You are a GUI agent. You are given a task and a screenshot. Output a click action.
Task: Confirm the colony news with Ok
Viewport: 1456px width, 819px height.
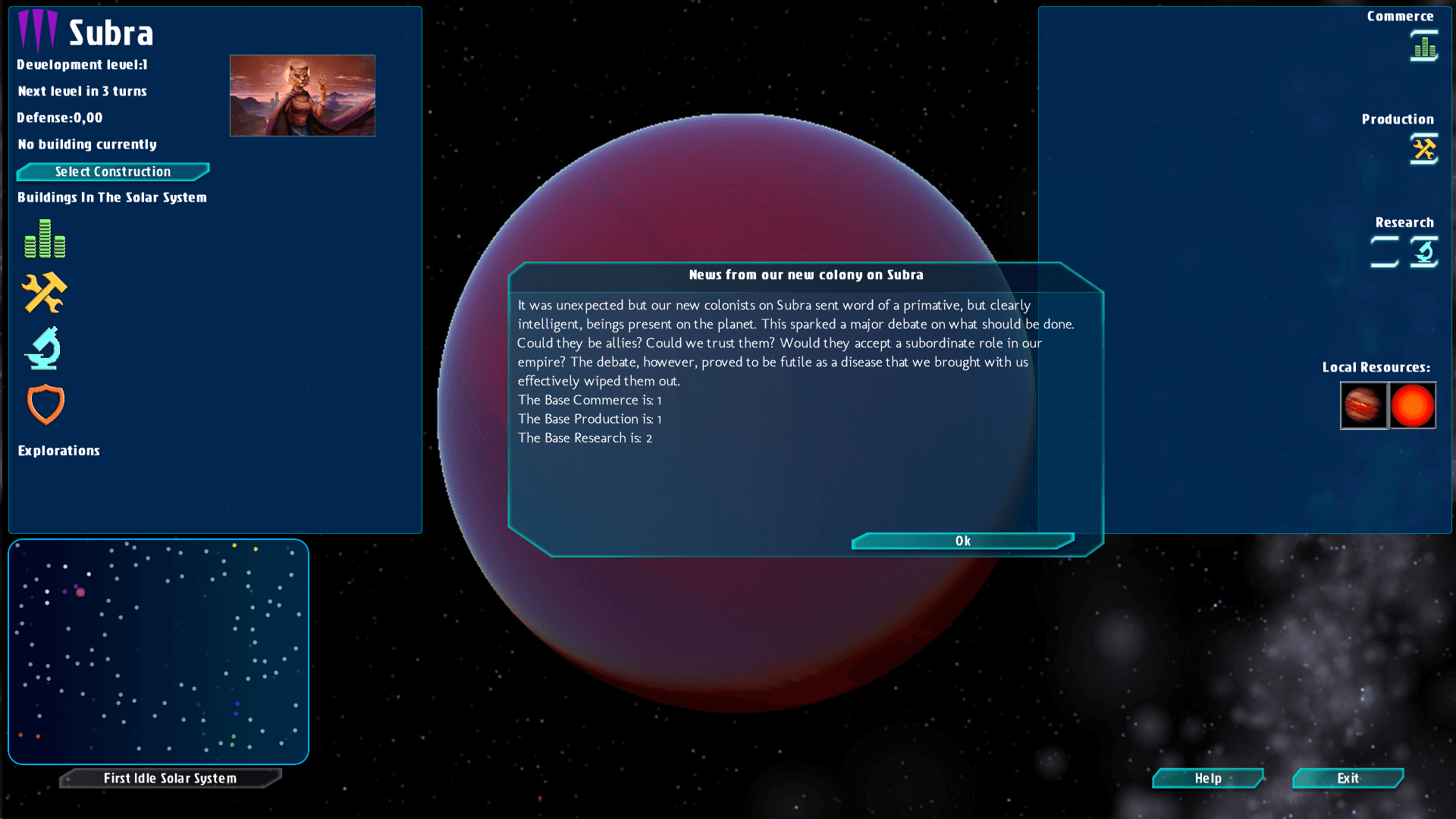click(962, 541)
